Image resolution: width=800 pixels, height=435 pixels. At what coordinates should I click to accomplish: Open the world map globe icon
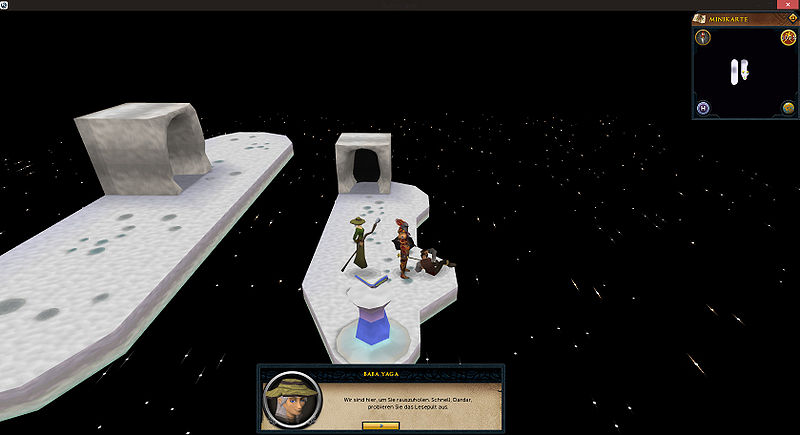click(787, 108)
